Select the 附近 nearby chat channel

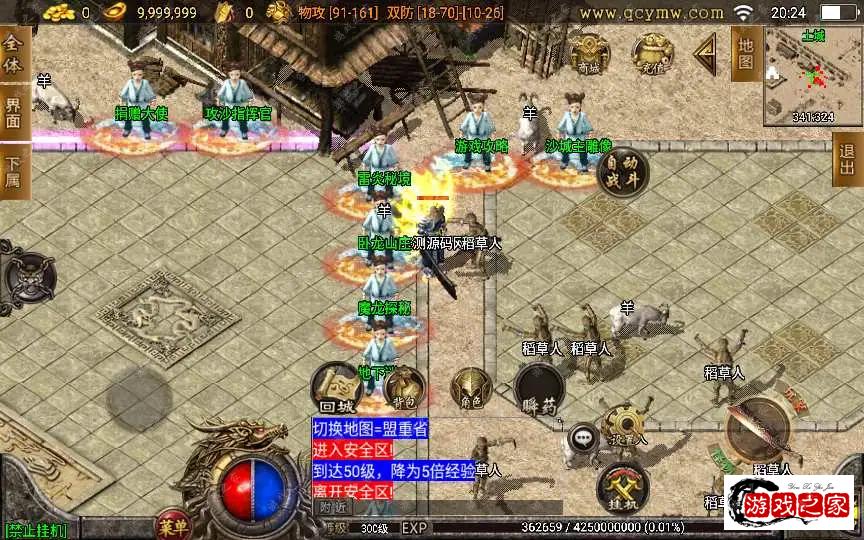click(x=332, y=507)
